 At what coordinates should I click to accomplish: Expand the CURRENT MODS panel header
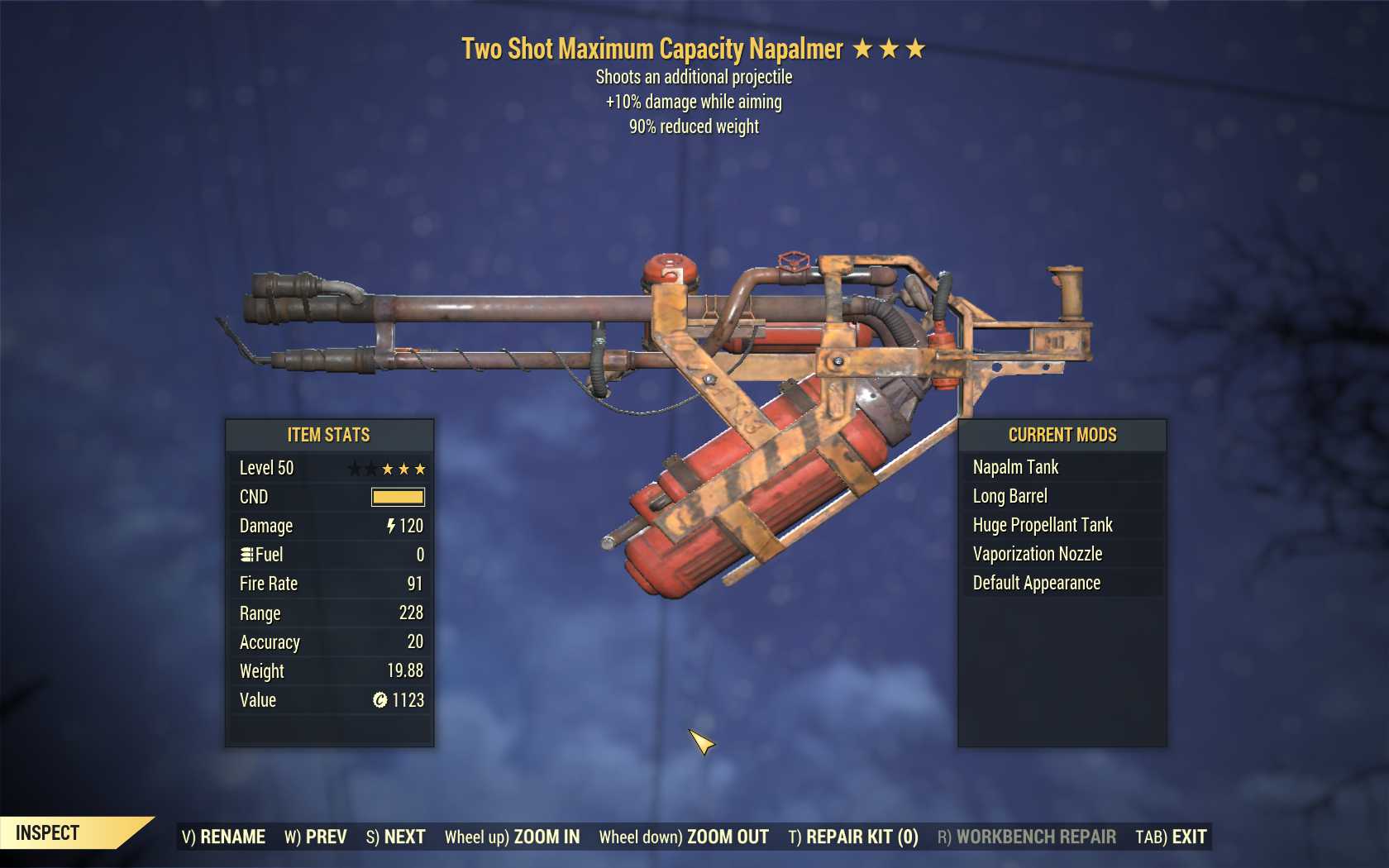coord(1062,436)
